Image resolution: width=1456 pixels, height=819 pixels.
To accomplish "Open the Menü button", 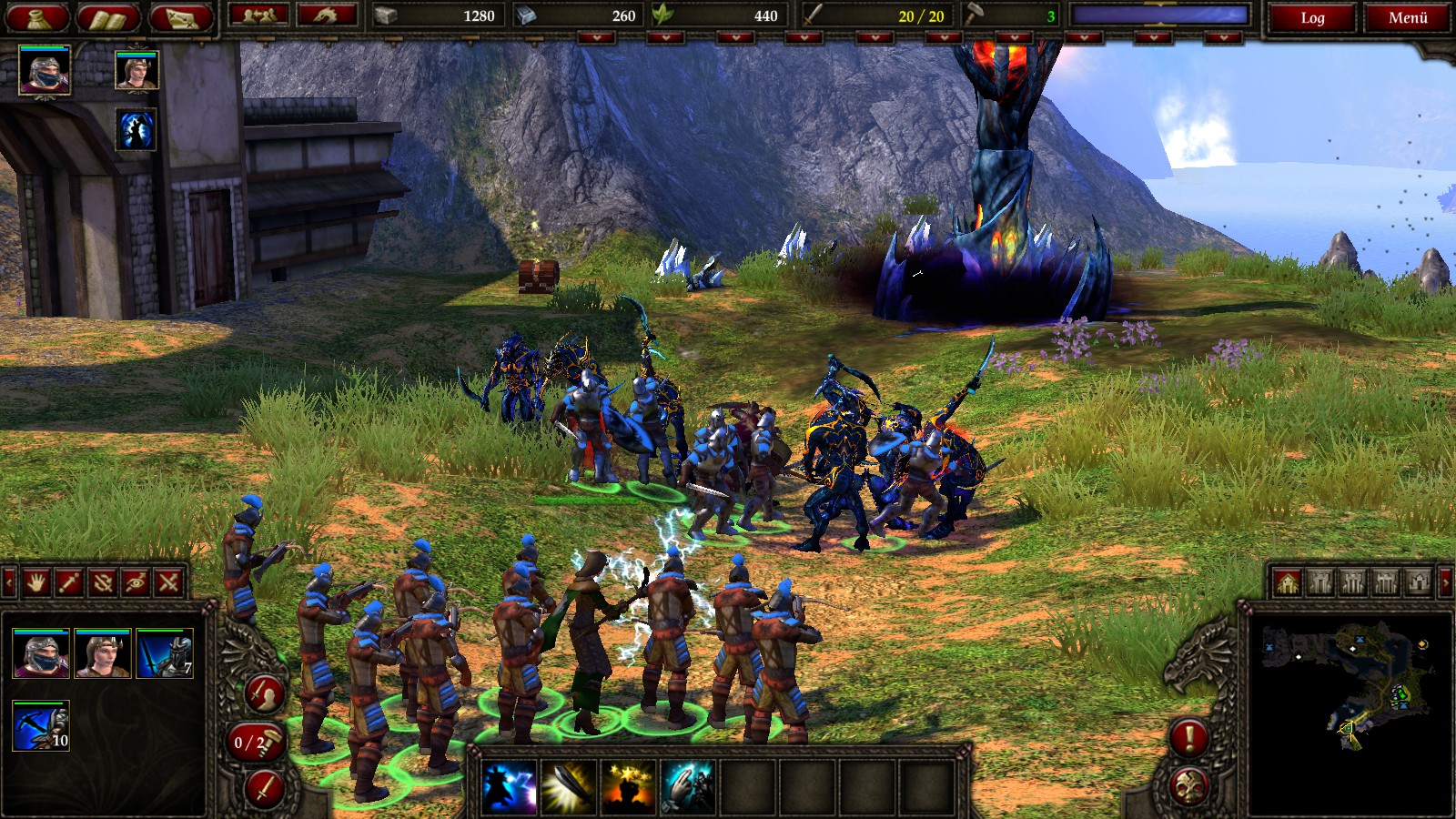I will [x=1406, y=16].
